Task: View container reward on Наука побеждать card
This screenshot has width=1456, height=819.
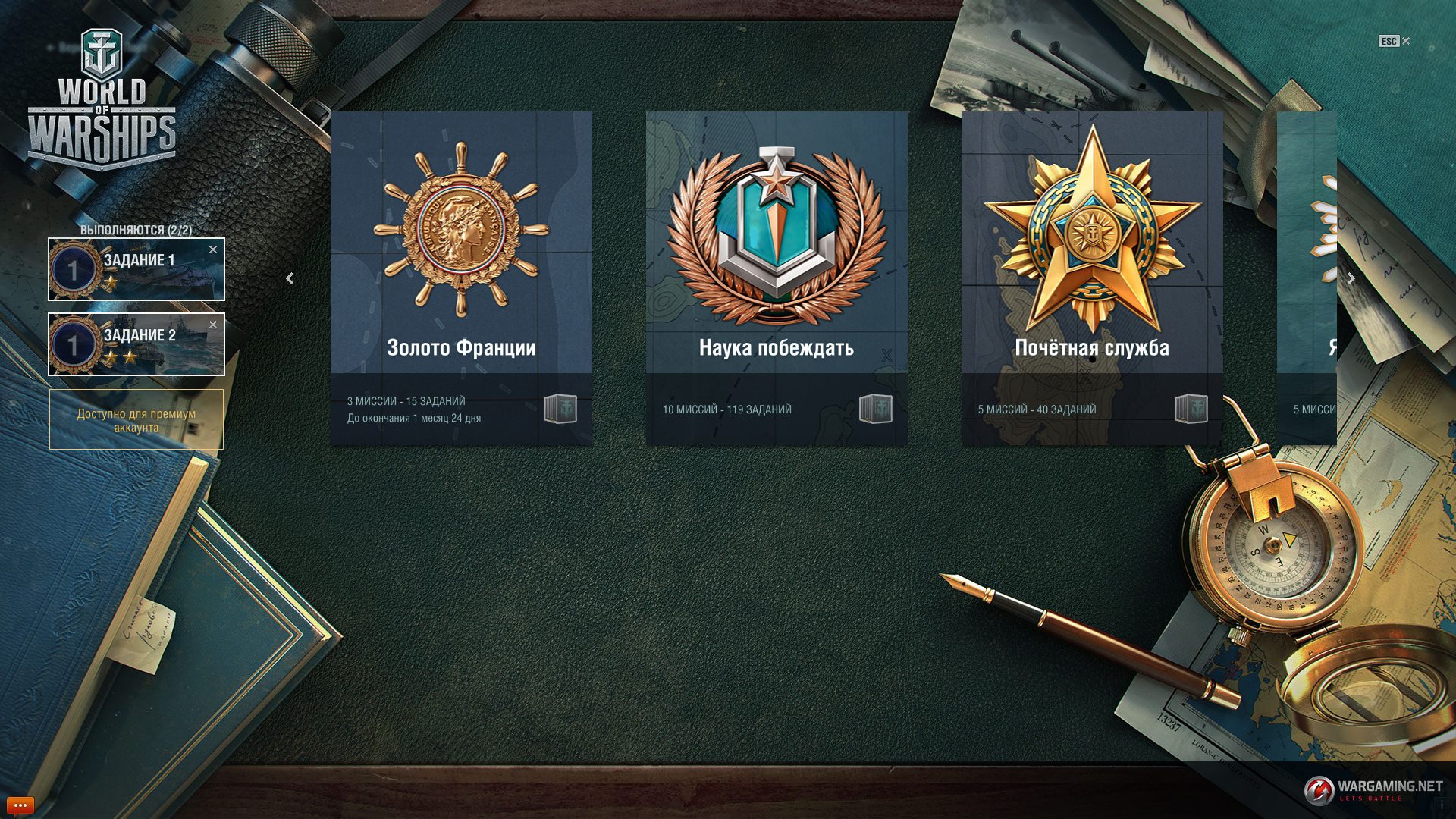Action: coord(876,409)
